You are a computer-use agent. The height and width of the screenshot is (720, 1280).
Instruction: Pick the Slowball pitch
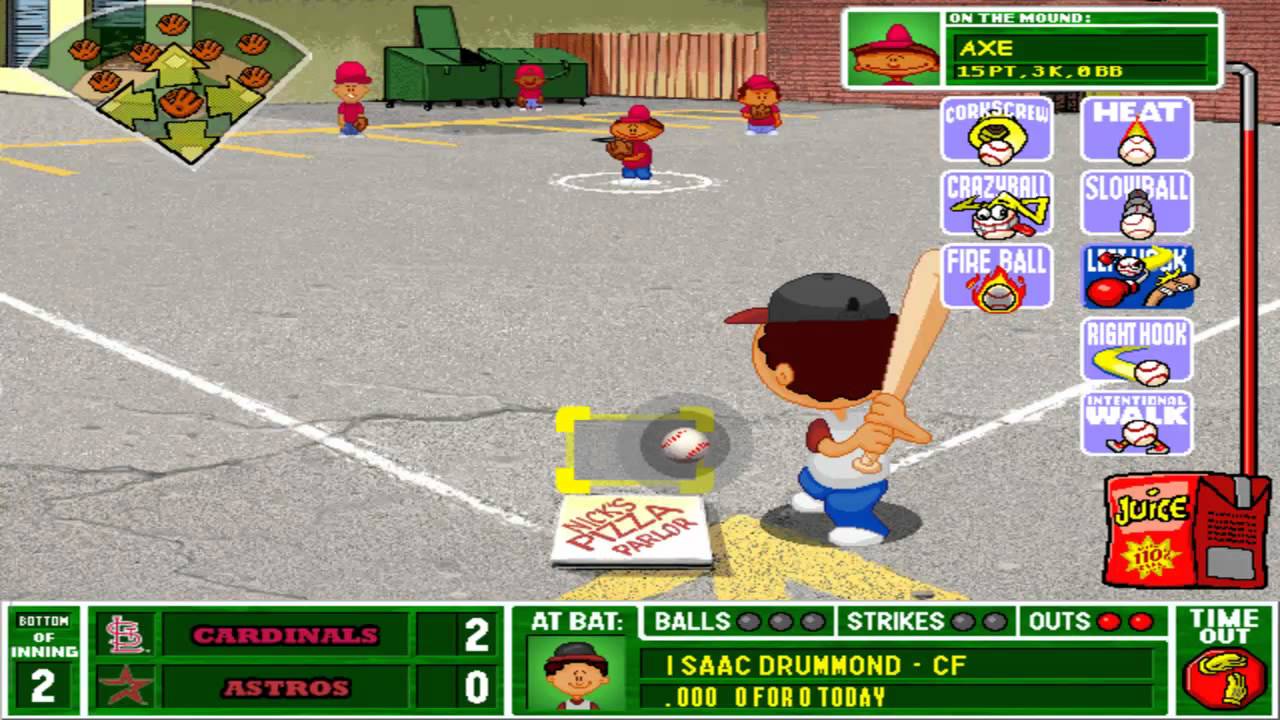point(1136,203)
